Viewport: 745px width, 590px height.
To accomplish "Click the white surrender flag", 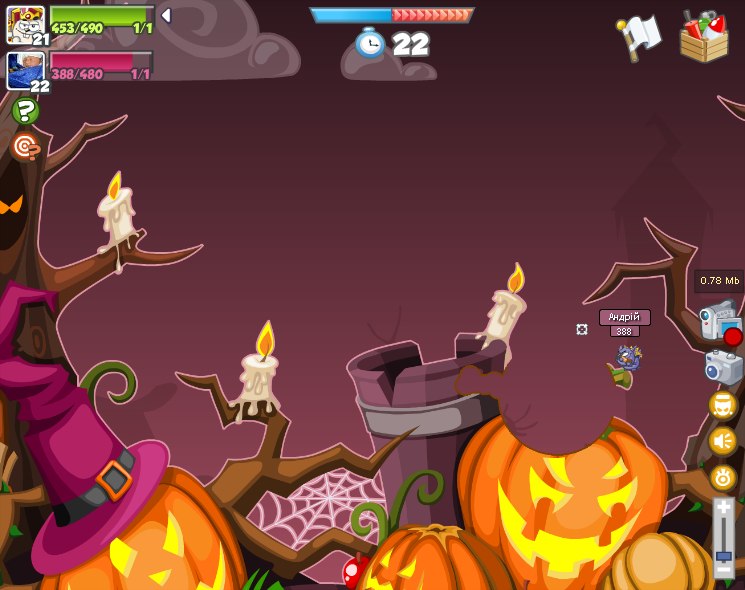I will point(640,36).
